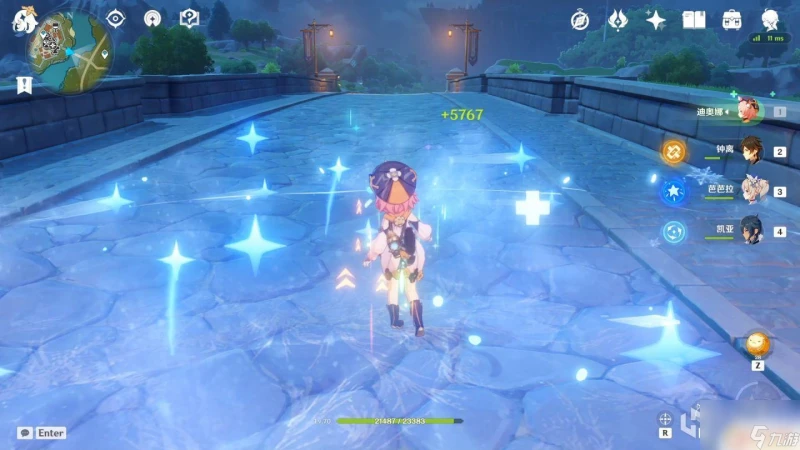
Task: Open the quest menu banner icon
Action: tap(25, 85)
